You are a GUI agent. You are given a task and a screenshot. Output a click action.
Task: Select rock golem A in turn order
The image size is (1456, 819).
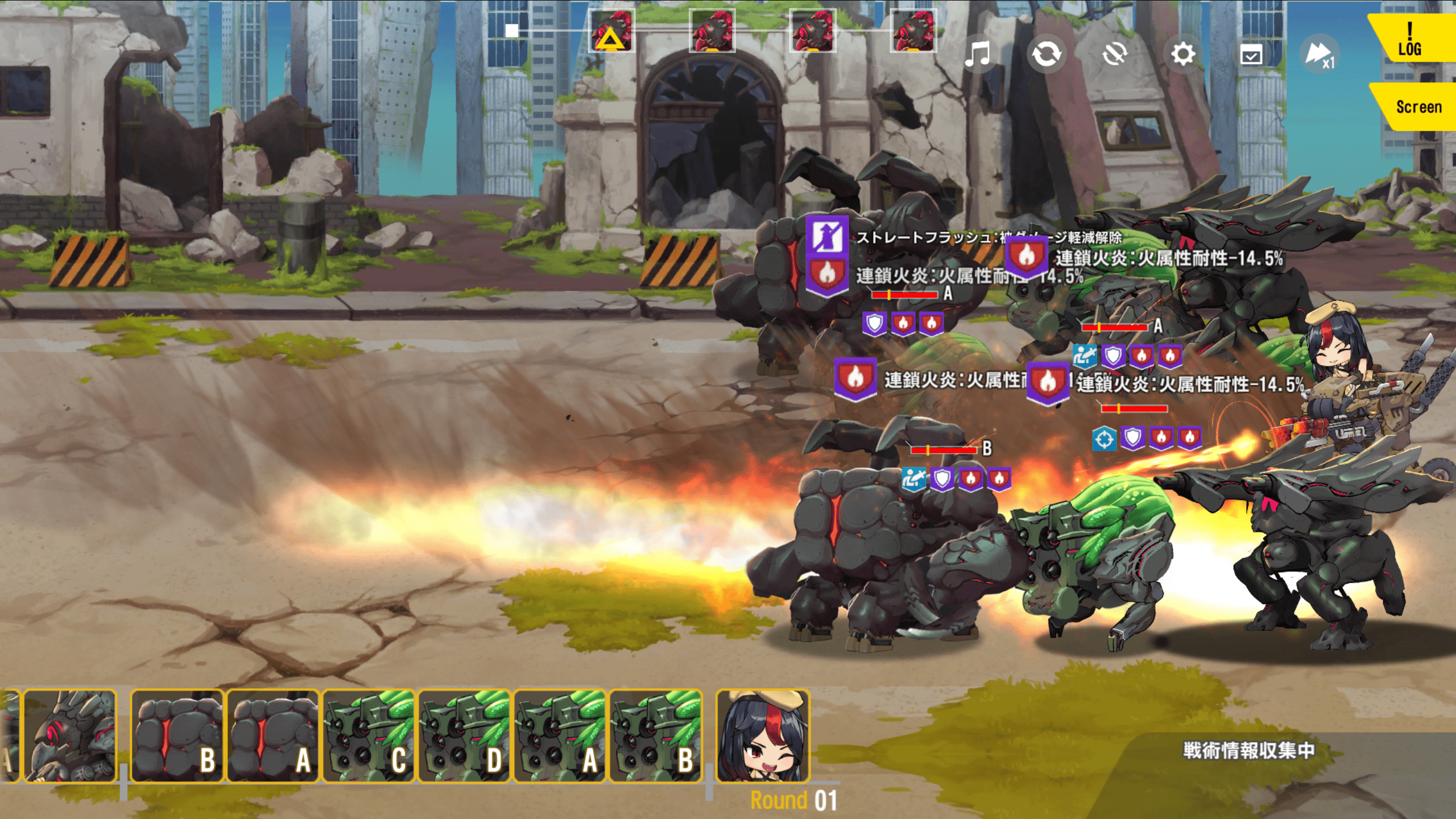pyautogui.click(x=272, y=736)
